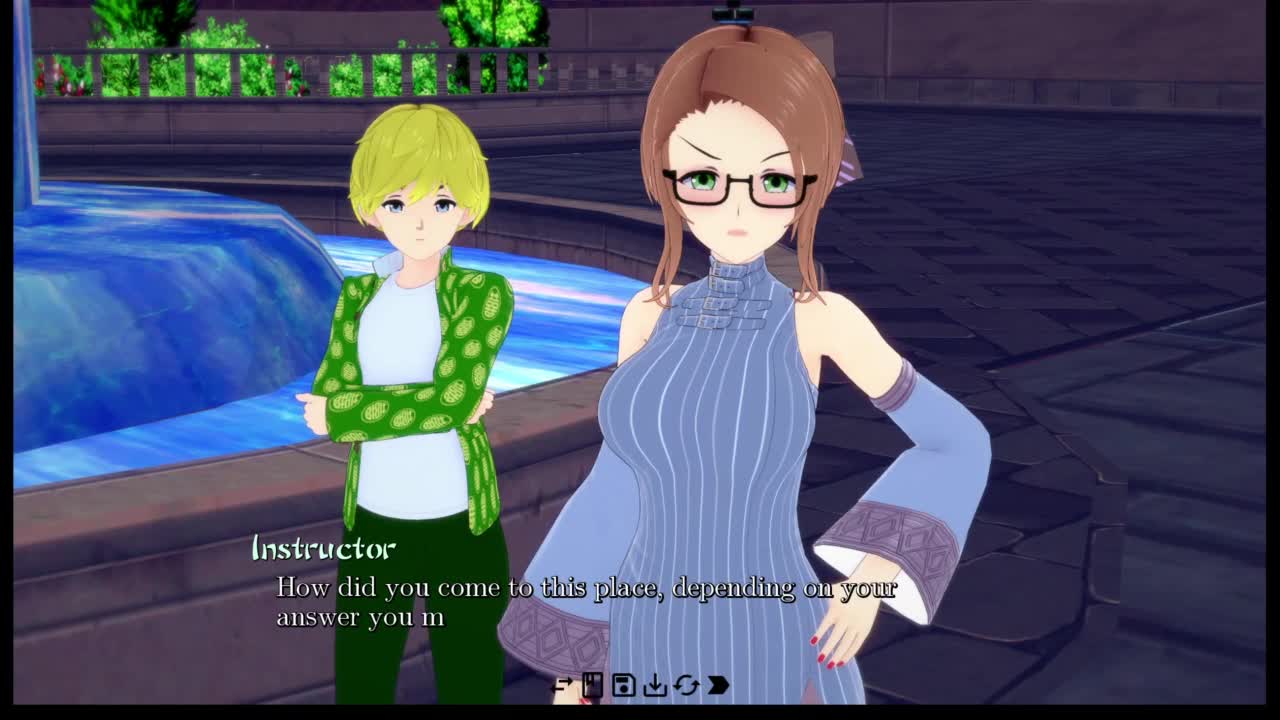Toggle auto mode with circular arrows icon
1280x720 pixels.
click(686, 685)
